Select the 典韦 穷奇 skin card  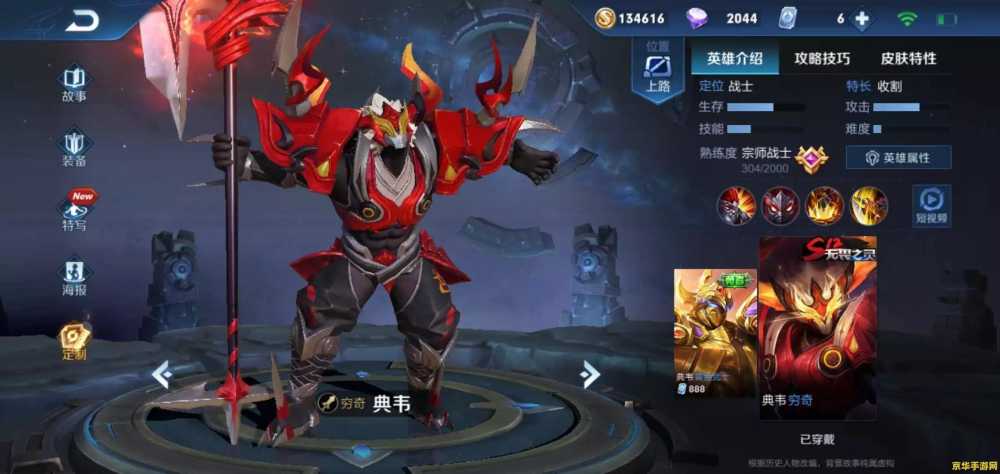(817, 327)
